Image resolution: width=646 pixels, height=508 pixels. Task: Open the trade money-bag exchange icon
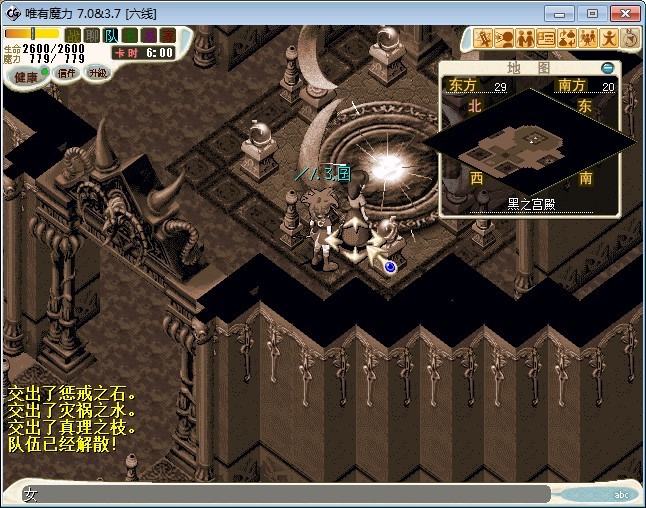567,39
